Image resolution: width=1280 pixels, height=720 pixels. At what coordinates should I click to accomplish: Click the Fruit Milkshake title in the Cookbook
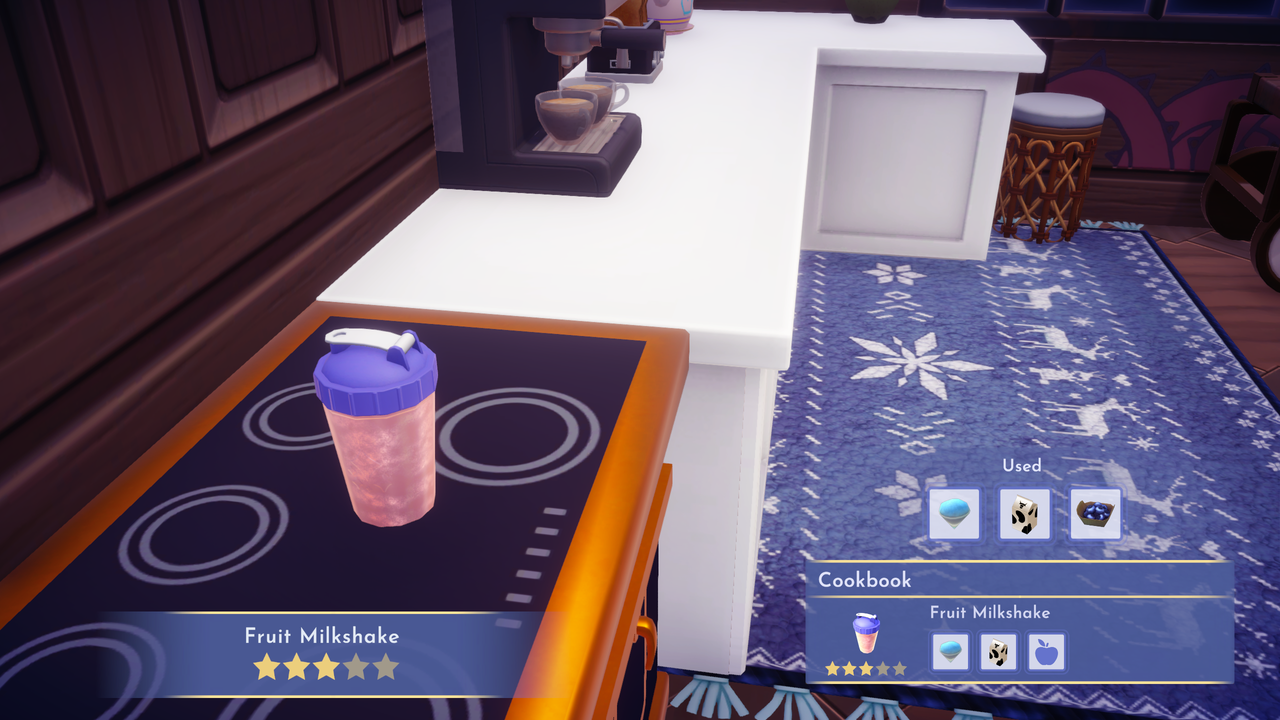tap(990, 612)
